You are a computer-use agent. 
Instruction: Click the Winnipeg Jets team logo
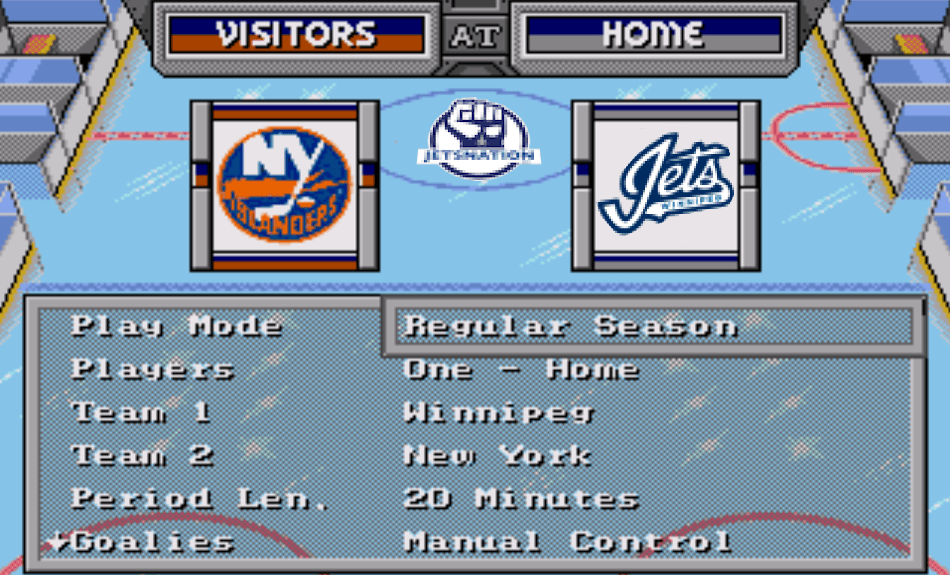coord(666,185)
